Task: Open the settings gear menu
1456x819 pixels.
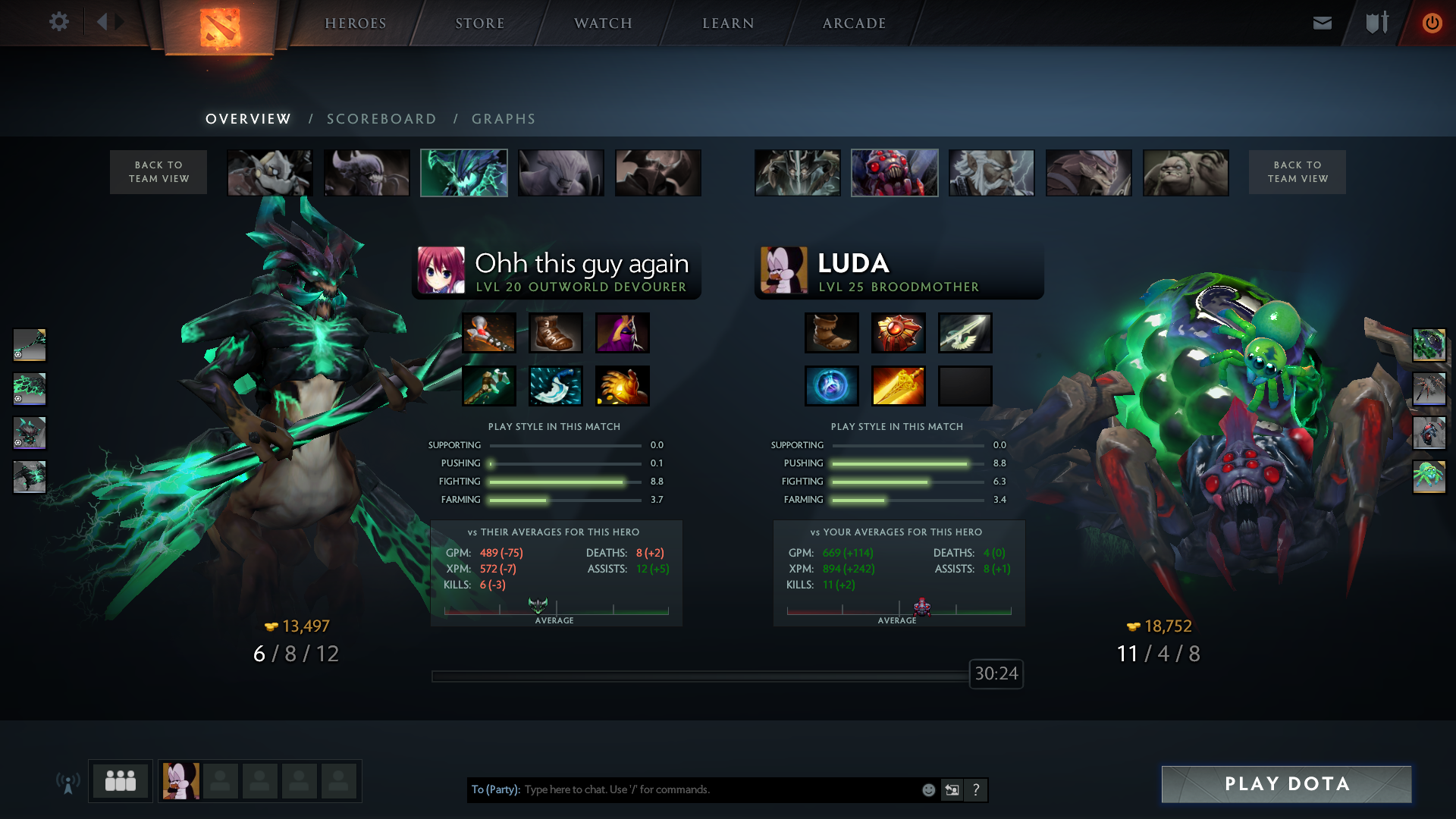Action: pyautogui.click(x=59, y=22)
